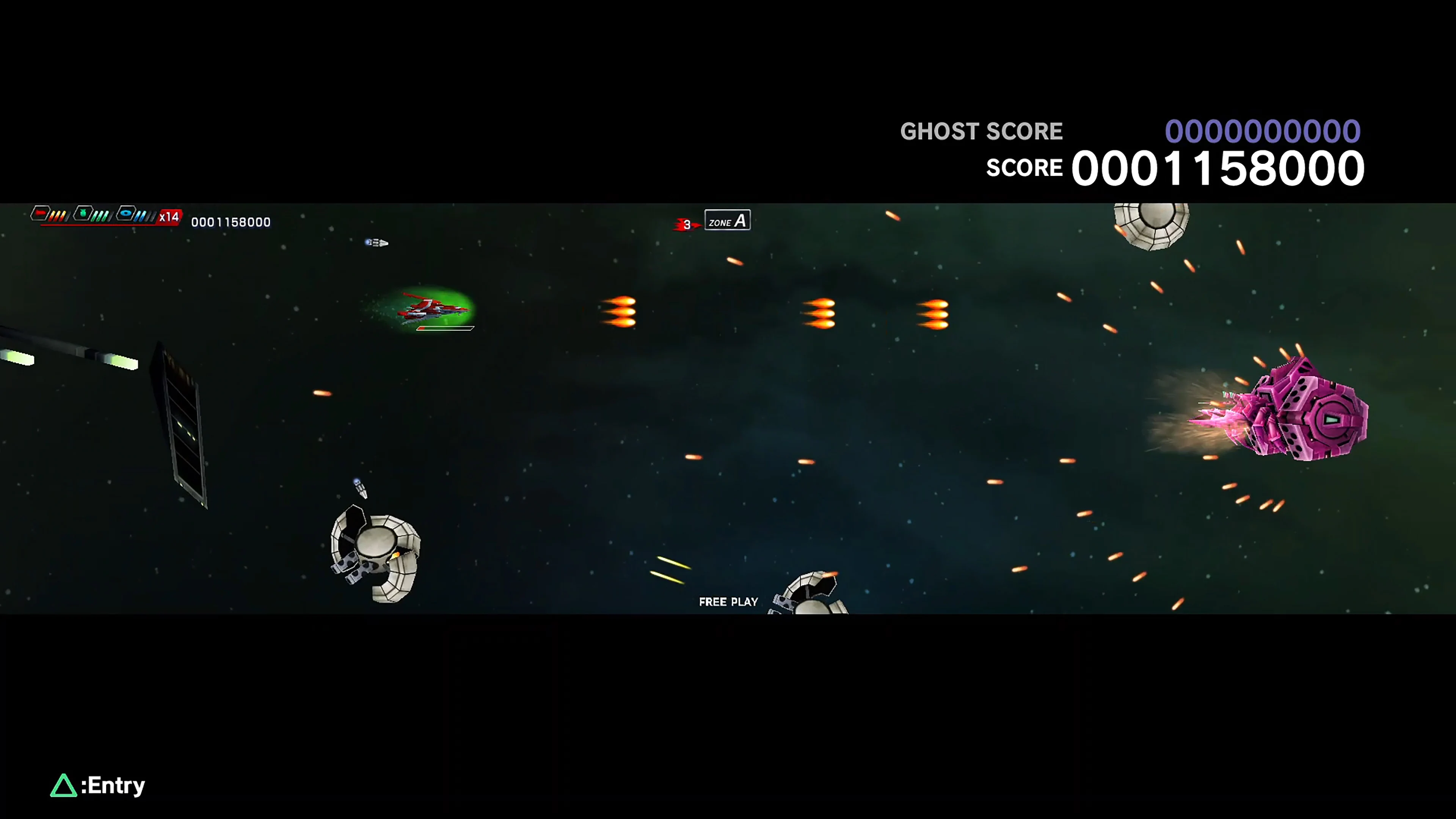Toggle the first red shot level segment
The image size is (1456, 819).
tap(52, 217)
